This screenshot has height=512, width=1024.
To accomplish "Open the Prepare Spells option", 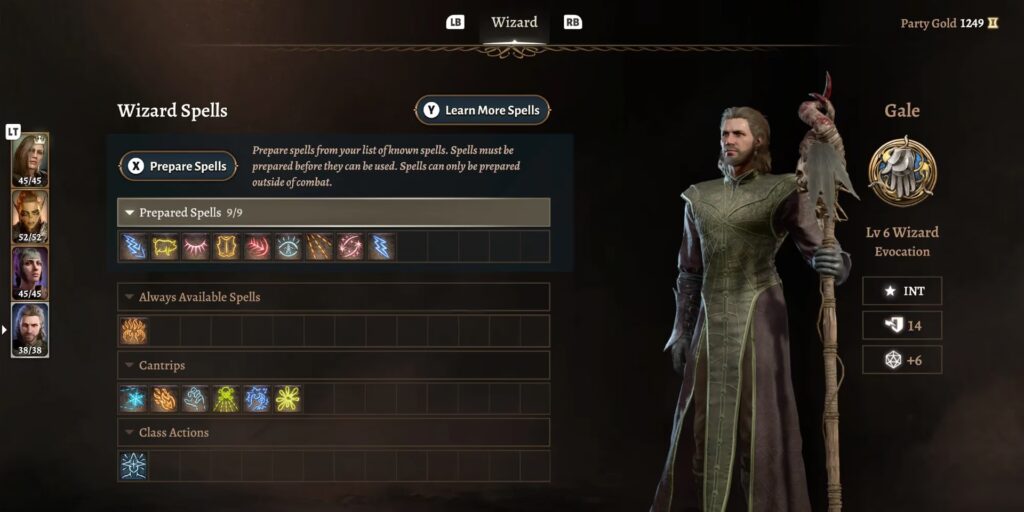I will click(178, 166).
